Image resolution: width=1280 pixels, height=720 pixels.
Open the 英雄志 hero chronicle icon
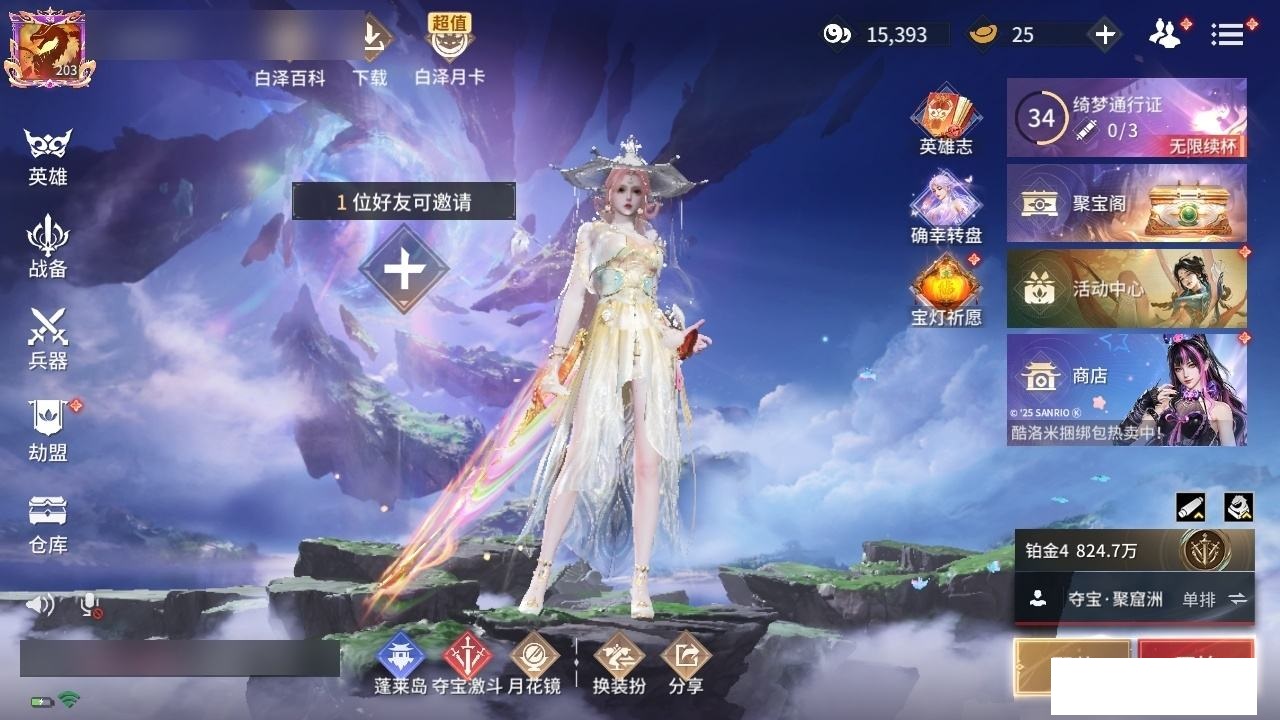click(x=945, y=123)
